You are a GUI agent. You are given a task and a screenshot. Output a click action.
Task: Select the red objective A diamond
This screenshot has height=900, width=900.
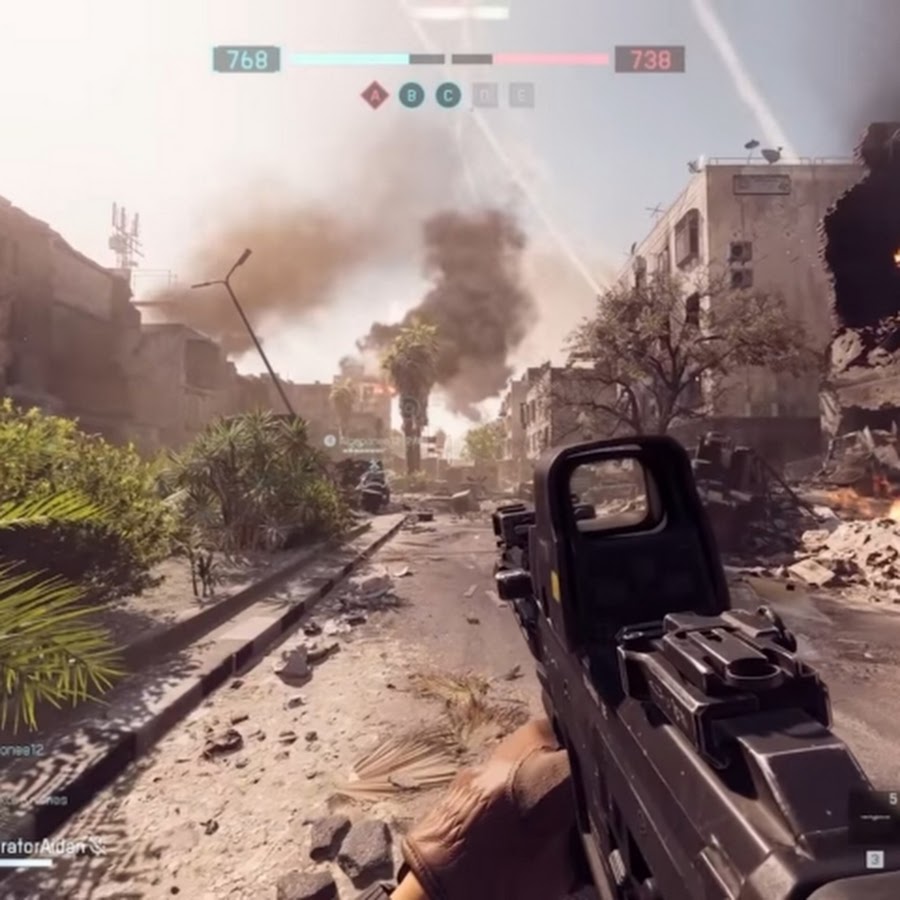(375, 95)
